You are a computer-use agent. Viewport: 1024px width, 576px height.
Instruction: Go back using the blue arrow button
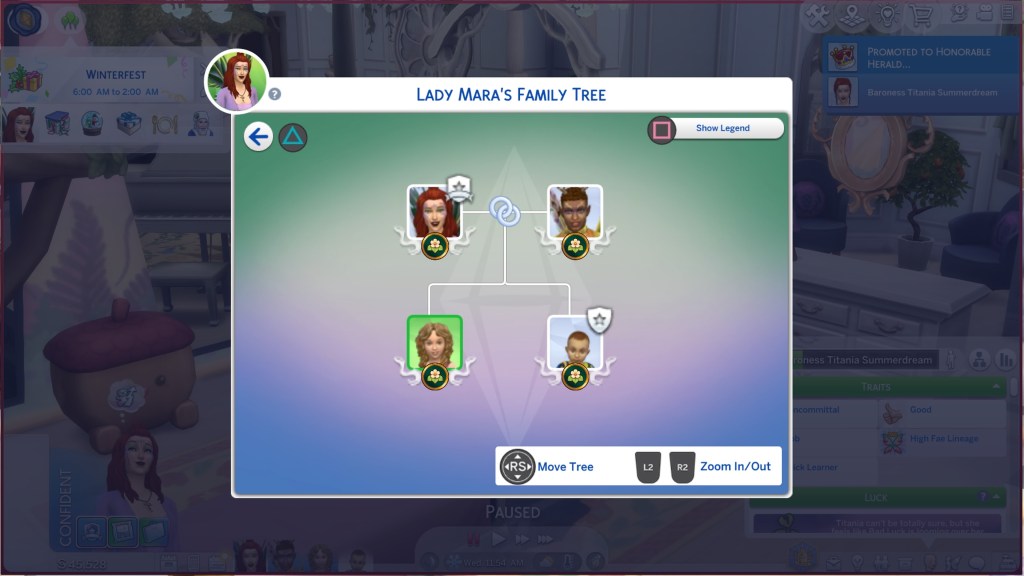tap(258, 137)
